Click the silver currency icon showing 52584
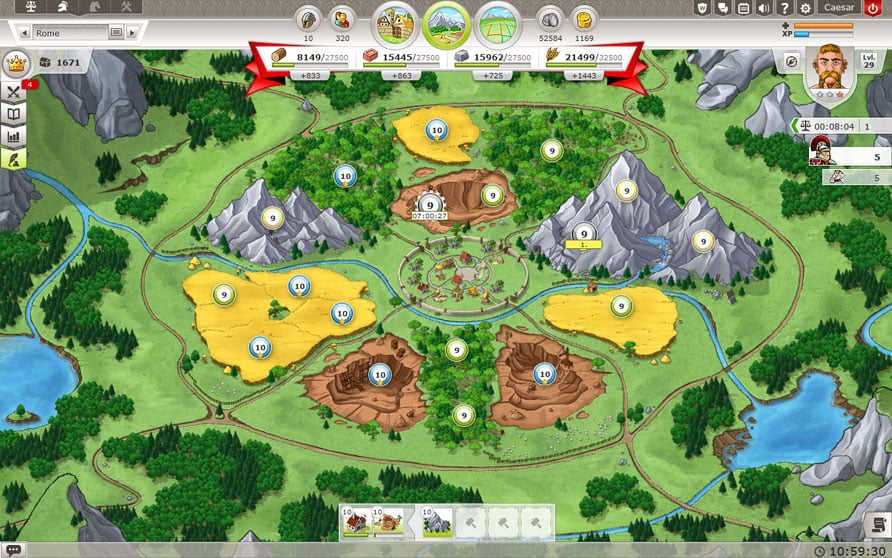Screen dimensions: 892x558 [x=549, y=18]
